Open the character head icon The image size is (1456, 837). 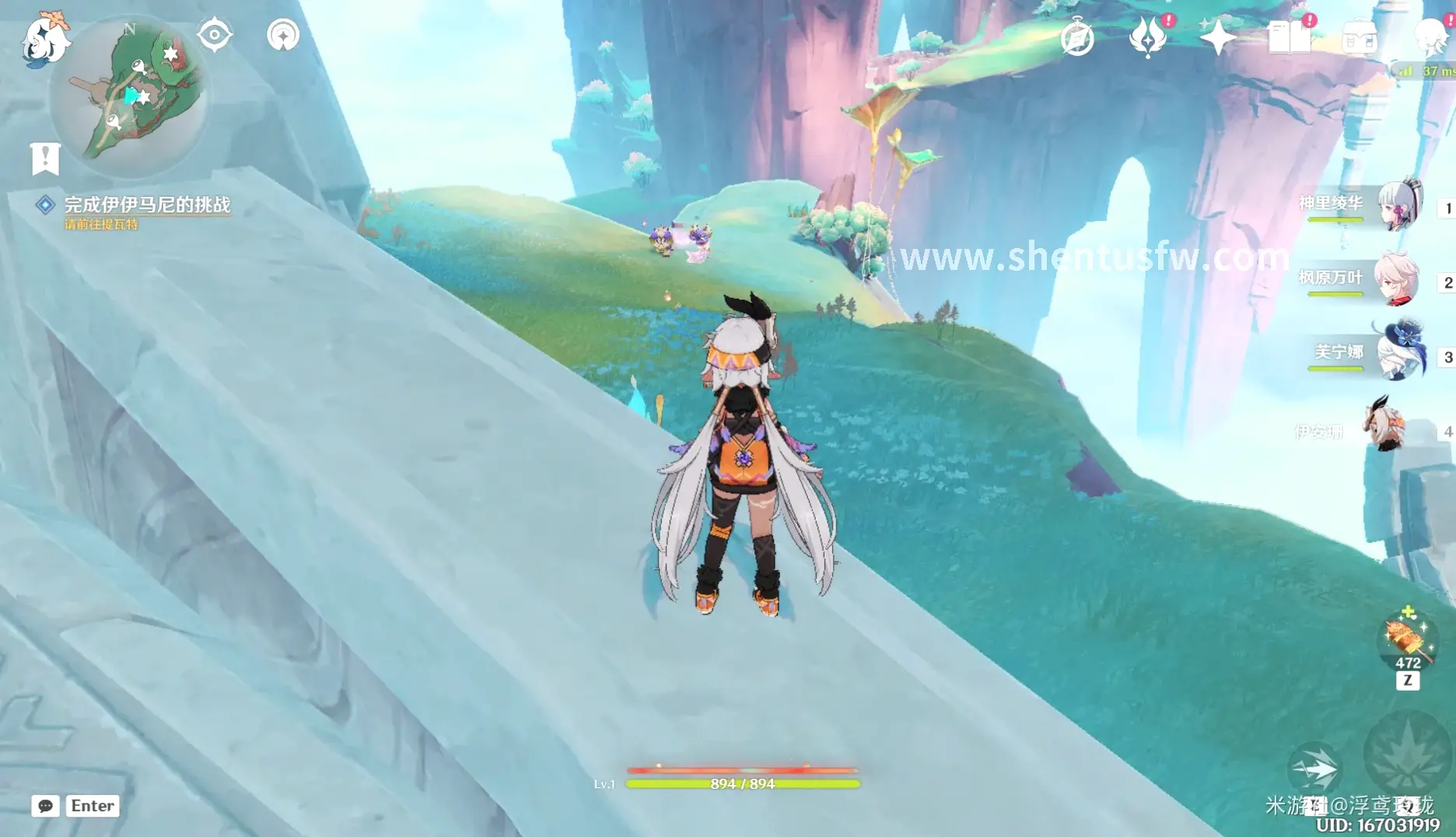[1431, 37]
